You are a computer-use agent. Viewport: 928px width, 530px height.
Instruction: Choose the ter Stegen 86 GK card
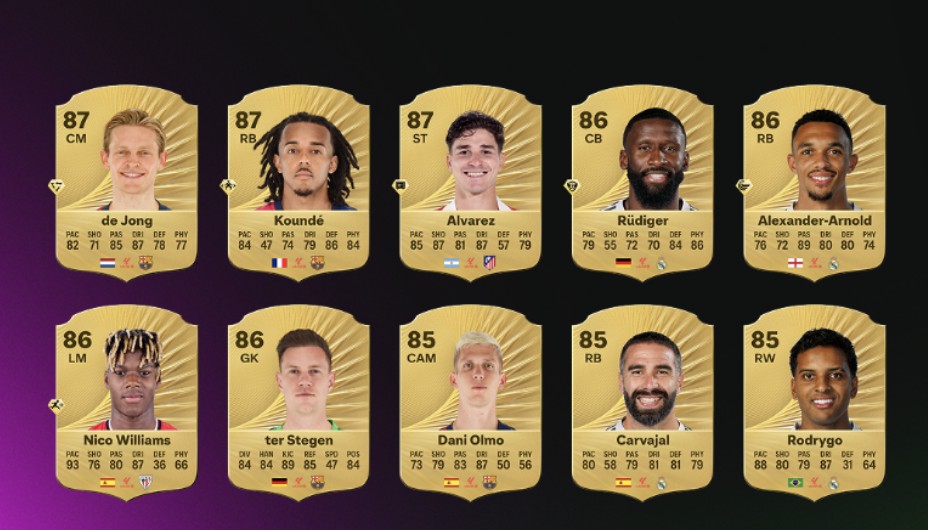pyautogui.click(x=298, y=400)
